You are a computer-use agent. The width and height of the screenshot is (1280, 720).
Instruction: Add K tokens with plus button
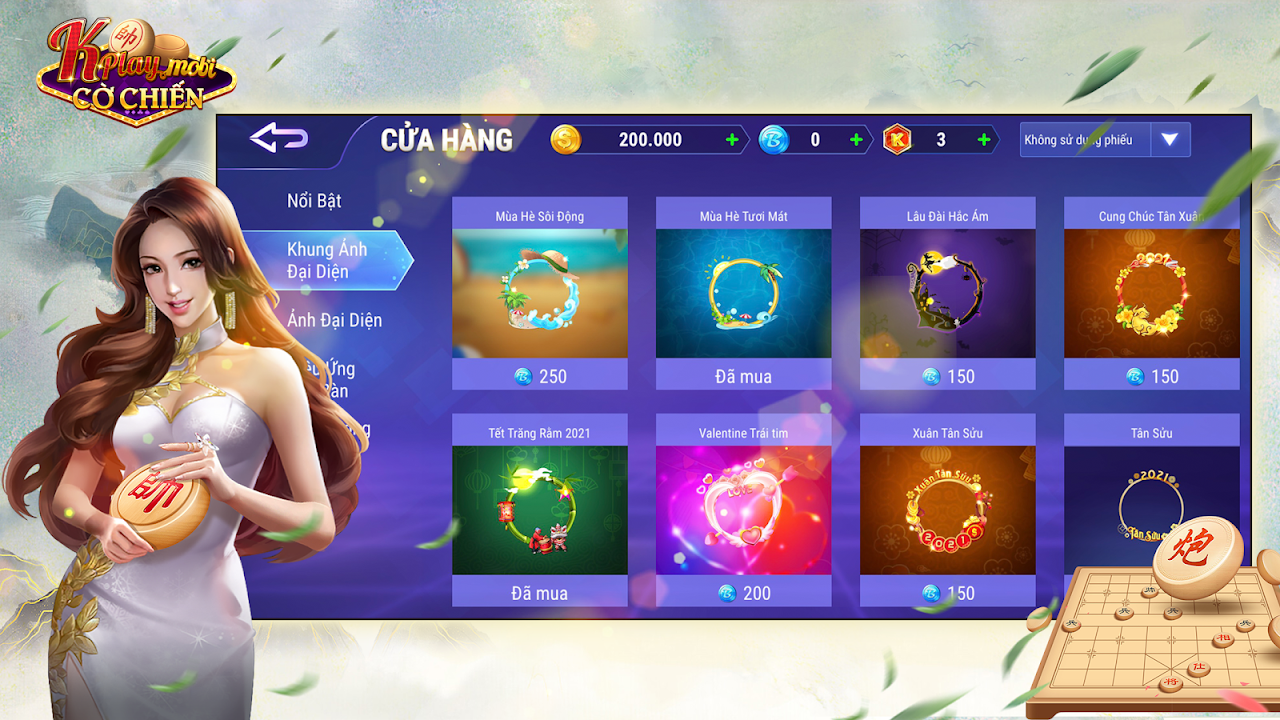tap(984, 140)
